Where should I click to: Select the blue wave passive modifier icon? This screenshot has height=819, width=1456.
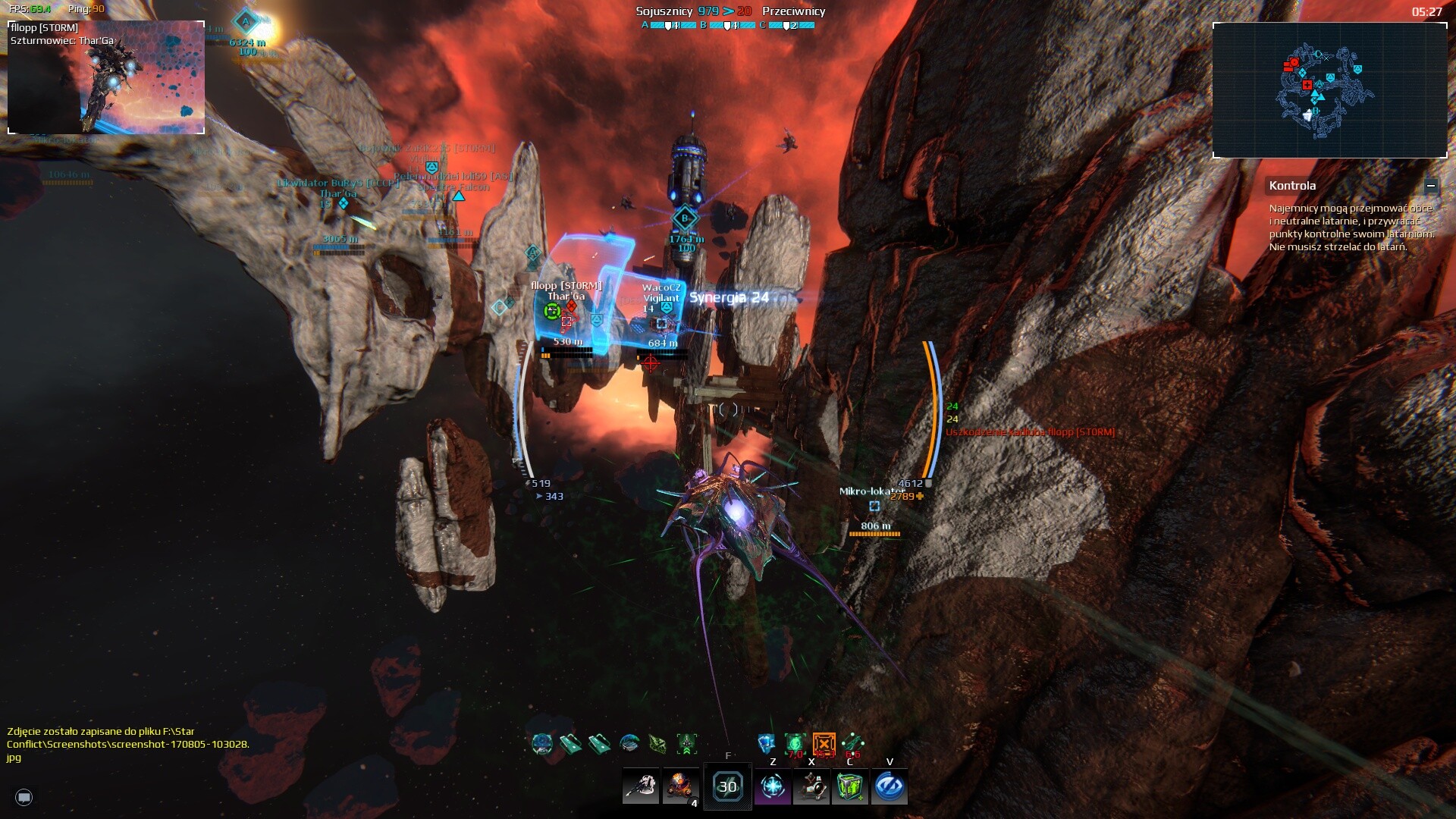pos(629,744)
